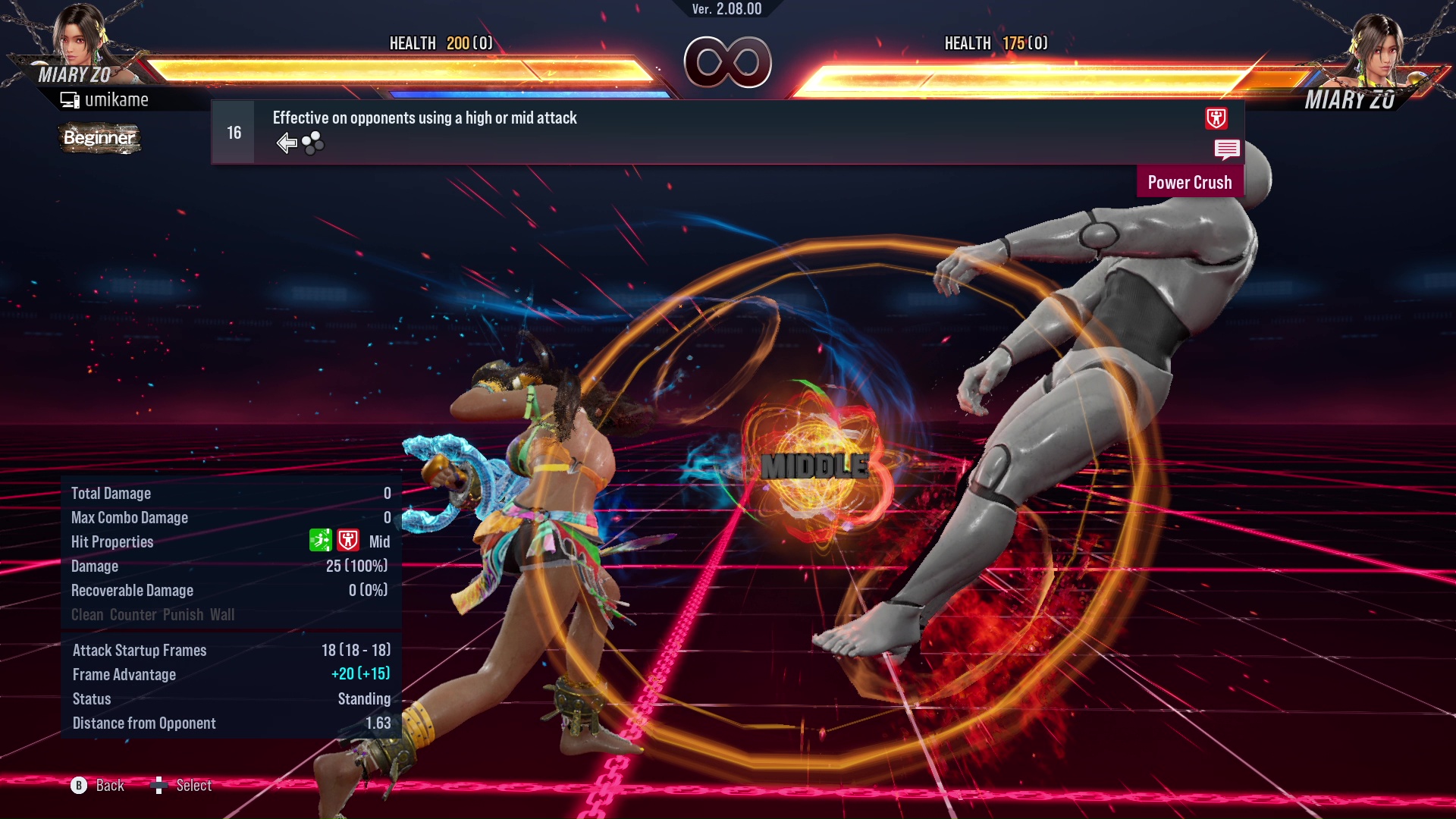Click the four-button cluster icon in the command display

click(312, 143)
